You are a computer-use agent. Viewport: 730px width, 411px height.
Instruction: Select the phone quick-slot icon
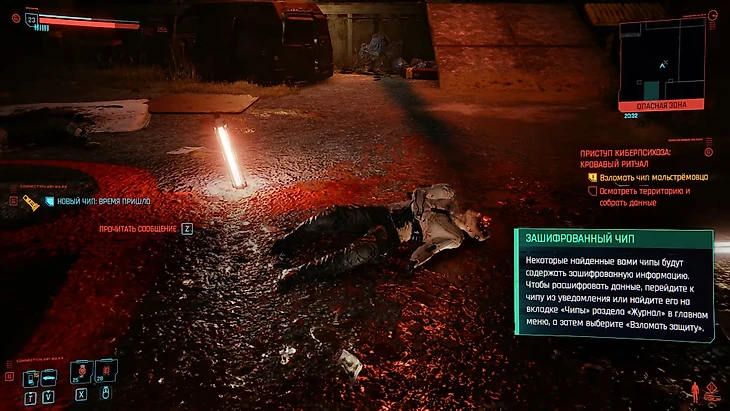pyautogui.click(x=29, y=378)
